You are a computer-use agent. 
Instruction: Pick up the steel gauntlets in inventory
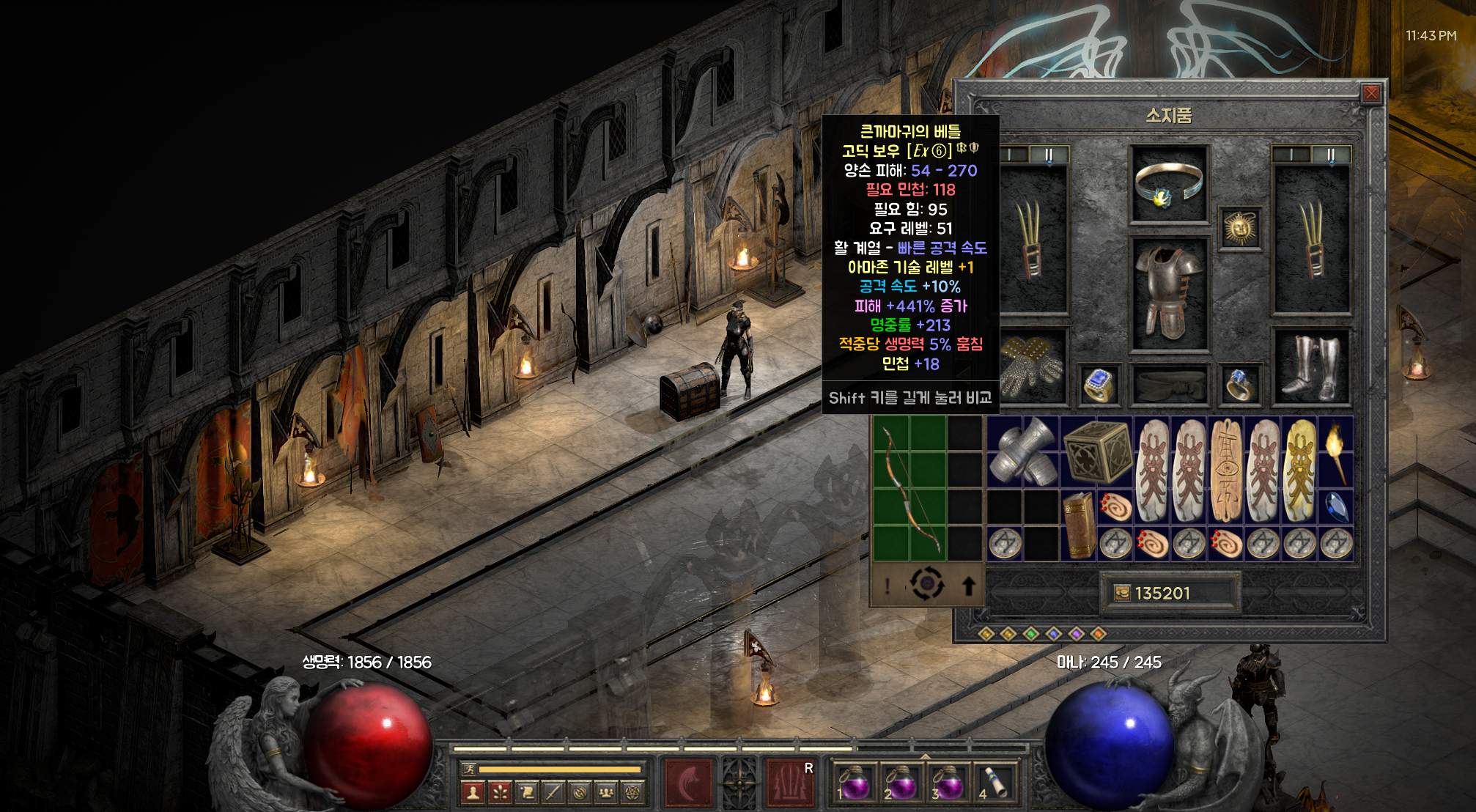coord(1023,451)
